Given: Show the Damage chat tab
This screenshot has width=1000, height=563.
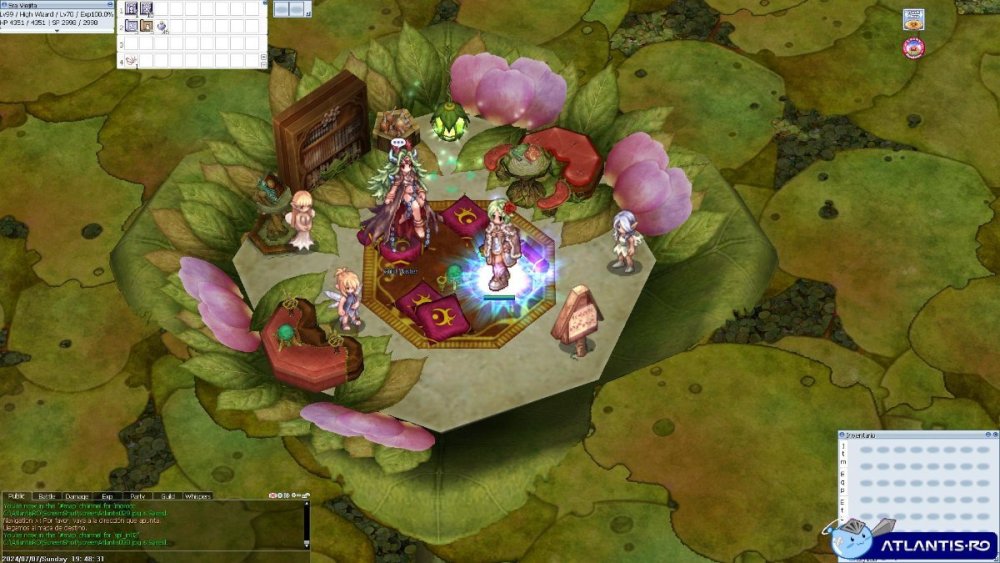Looking at the screenshot, I should point(77,496).
